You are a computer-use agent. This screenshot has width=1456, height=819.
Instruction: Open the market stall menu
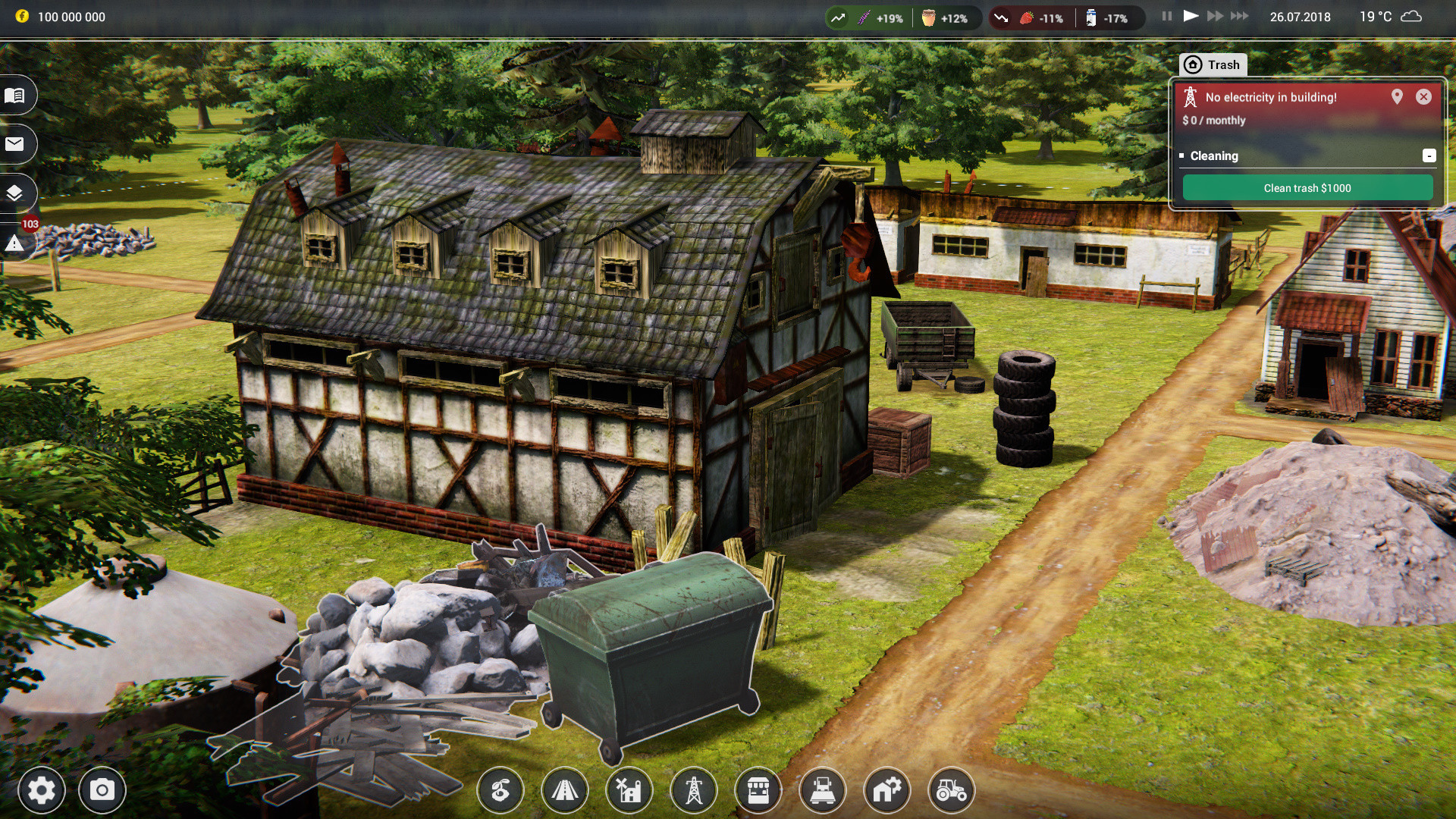pyautogui.click(x=758, y=790)
